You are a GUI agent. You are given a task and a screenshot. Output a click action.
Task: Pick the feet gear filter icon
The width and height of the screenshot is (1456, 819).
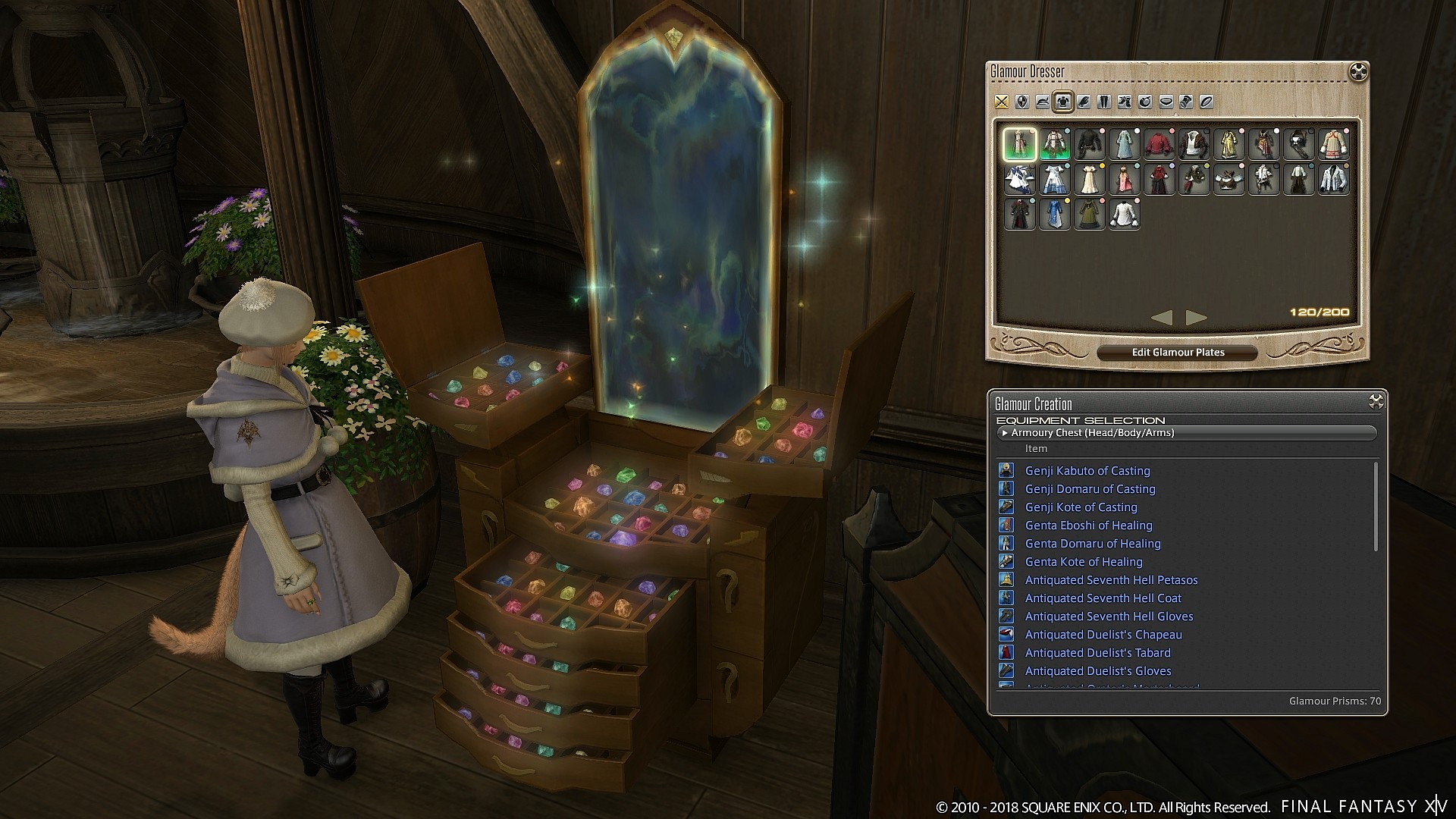(1125, 102)
